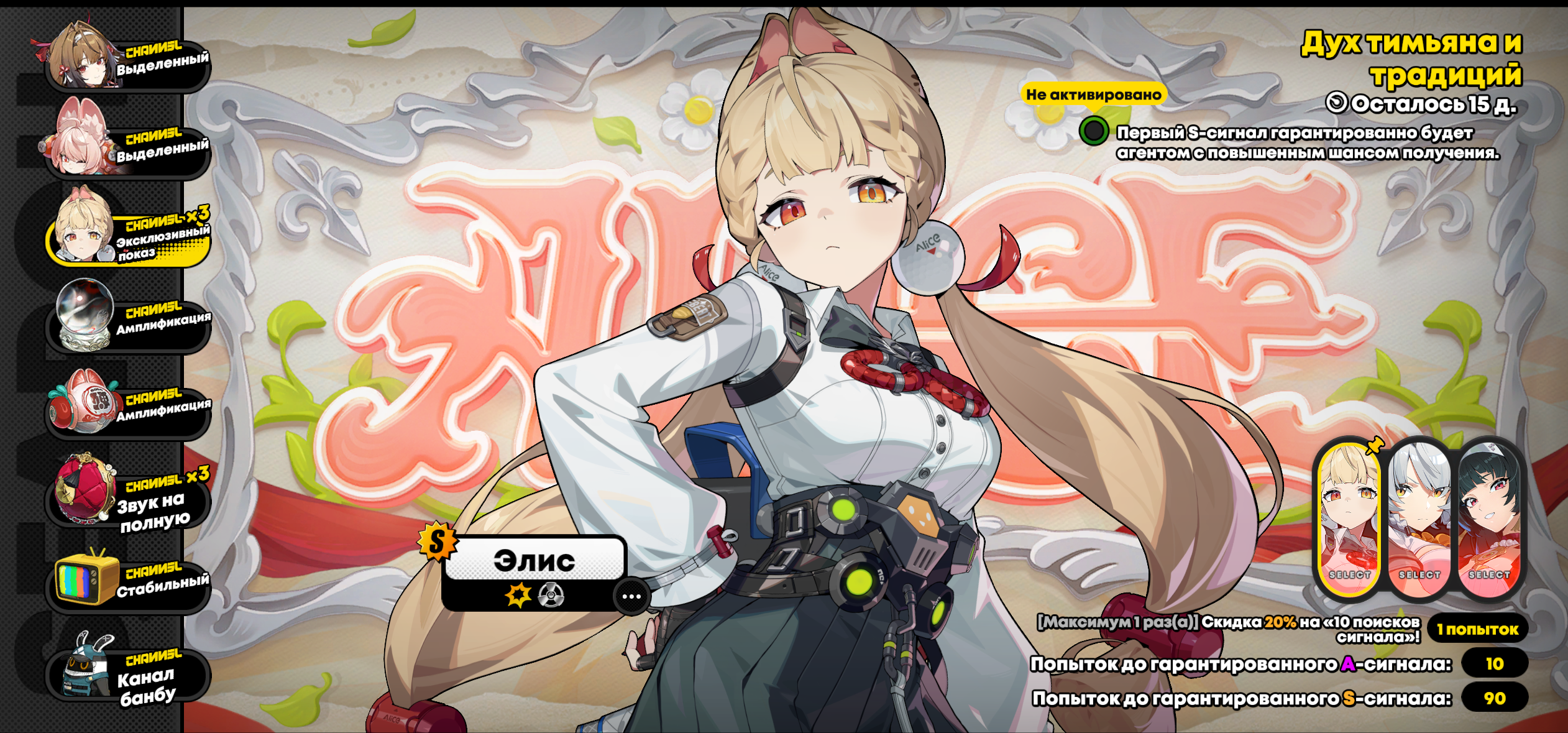
Task: Select the blonde Alice banner portrait
Action: pos(1349,521)
